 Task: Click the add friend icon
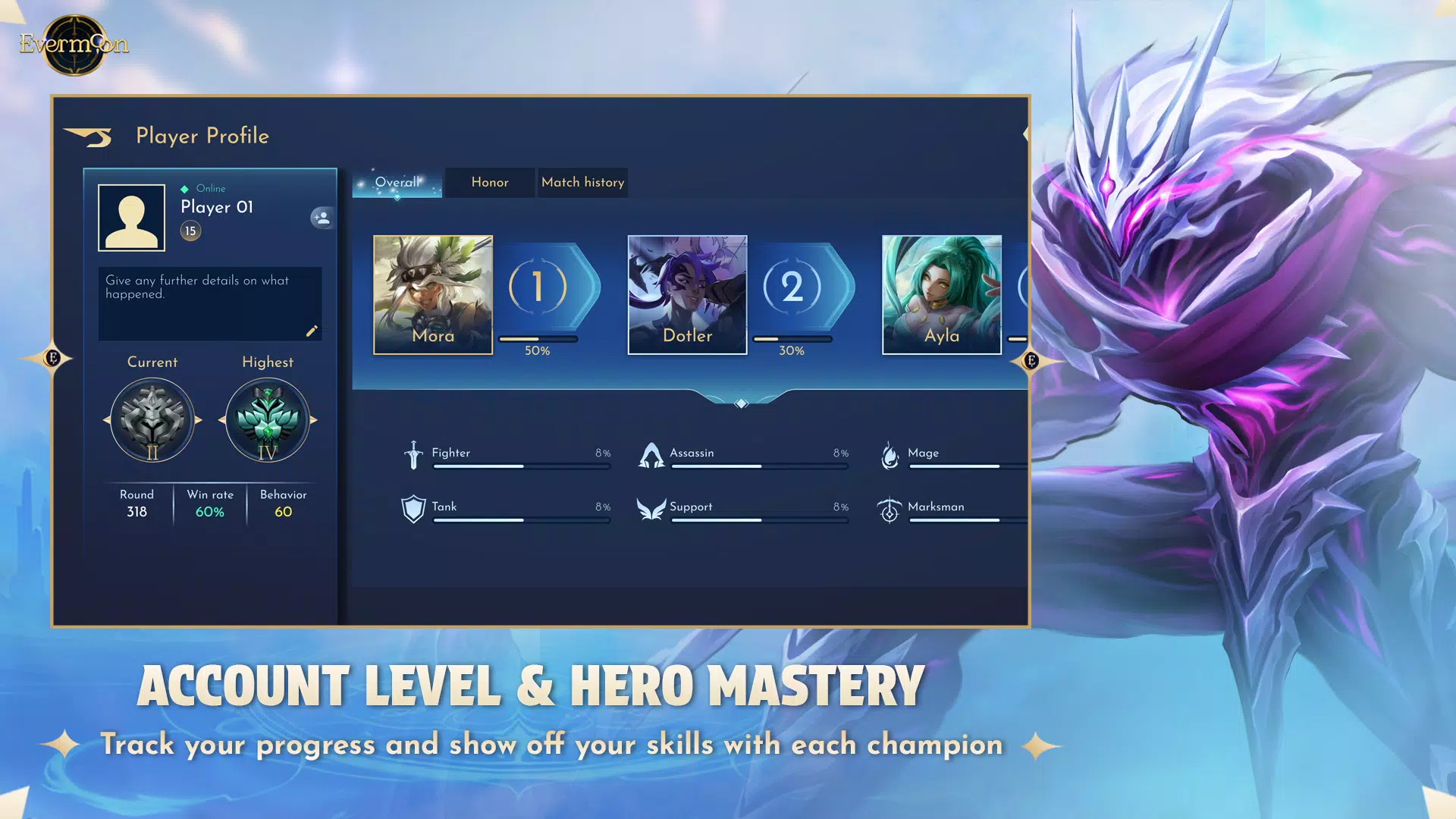pyautogui.click(x=322, y=218)
